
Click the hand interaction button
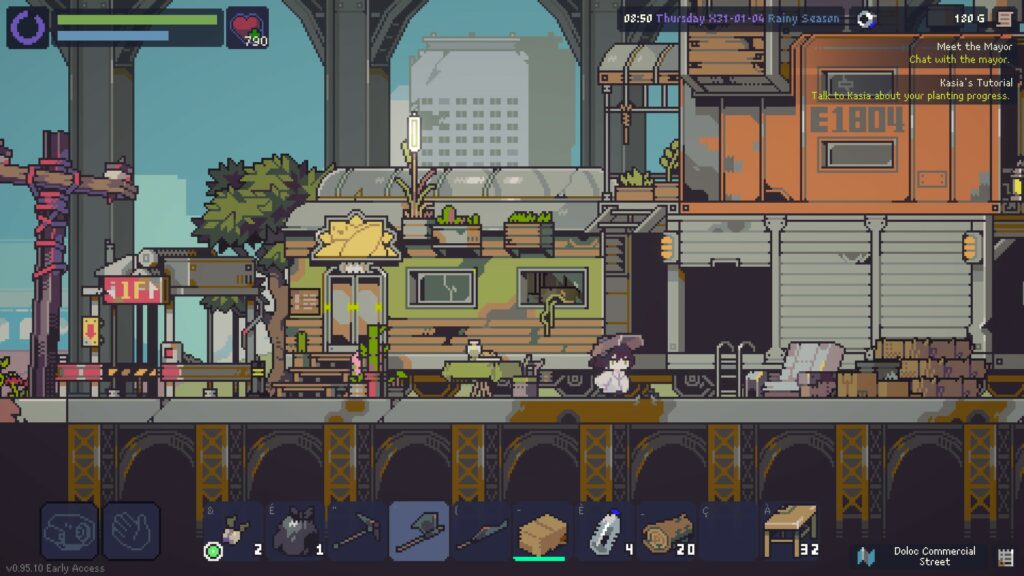coord(131,531)
